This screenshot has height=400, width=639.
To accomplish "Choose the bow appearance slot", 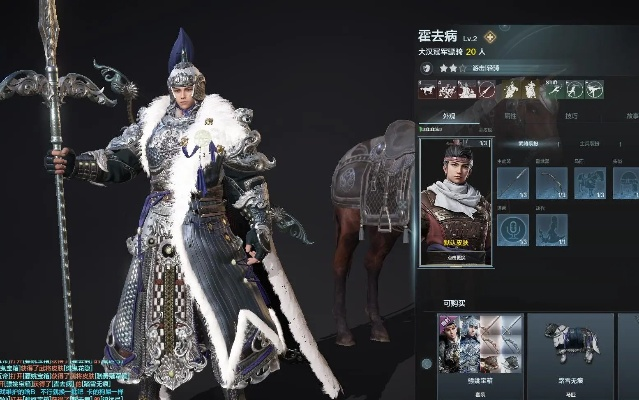I will (x=551, y=181).
